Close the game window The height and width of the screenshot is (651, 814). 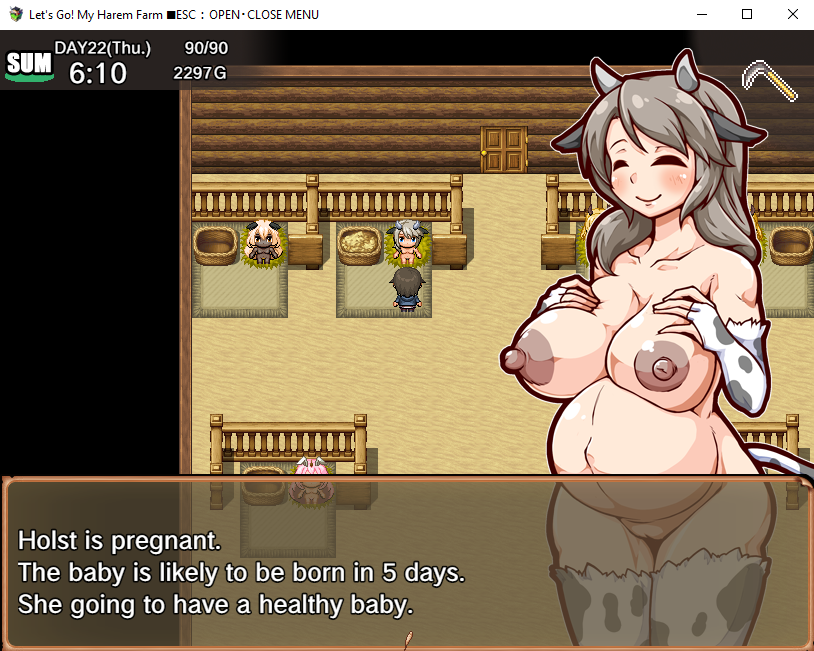[792, 15]
